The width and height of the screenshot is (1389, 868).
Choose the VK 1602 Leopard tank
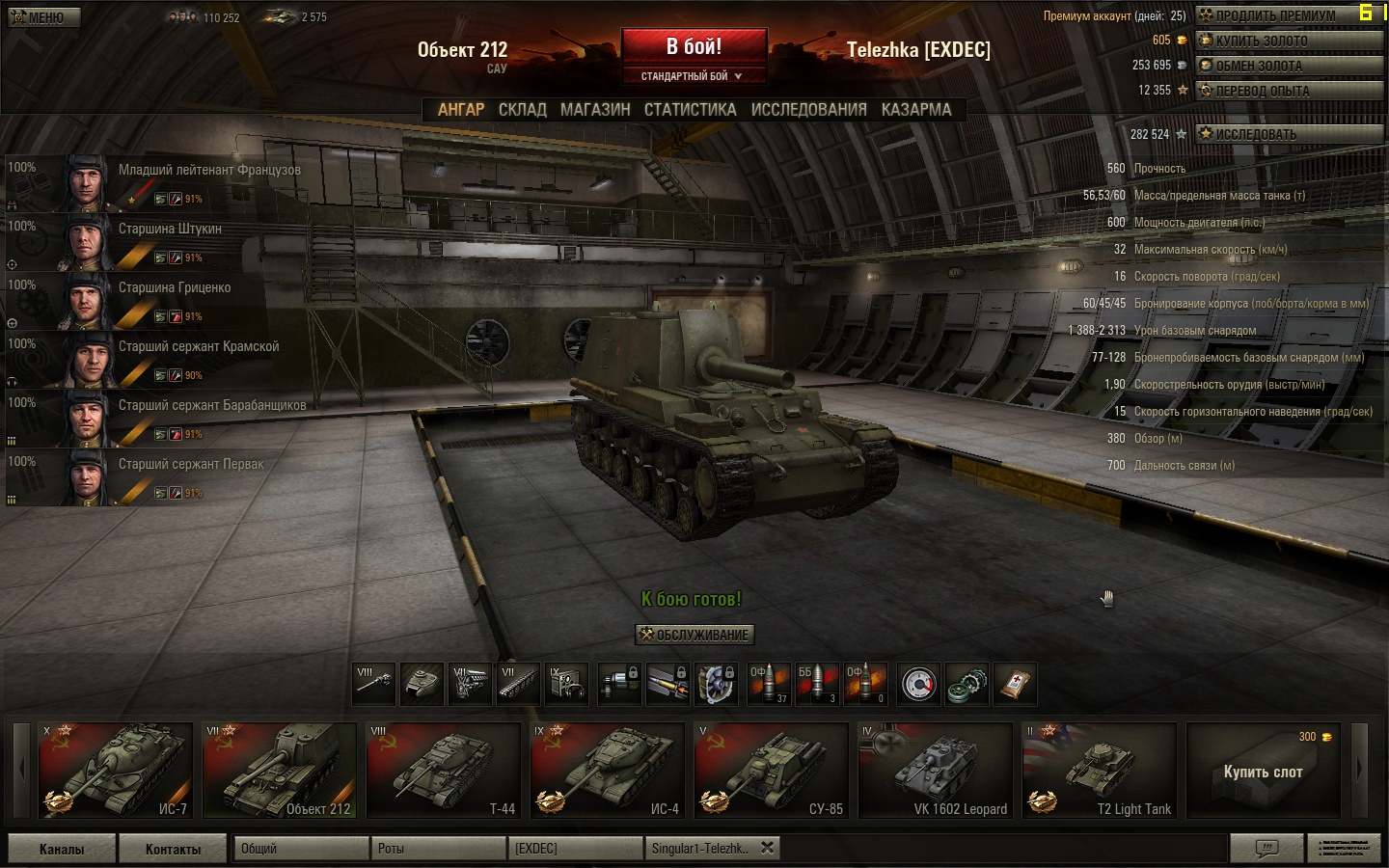pyautogui.click(x=935, y=771)
